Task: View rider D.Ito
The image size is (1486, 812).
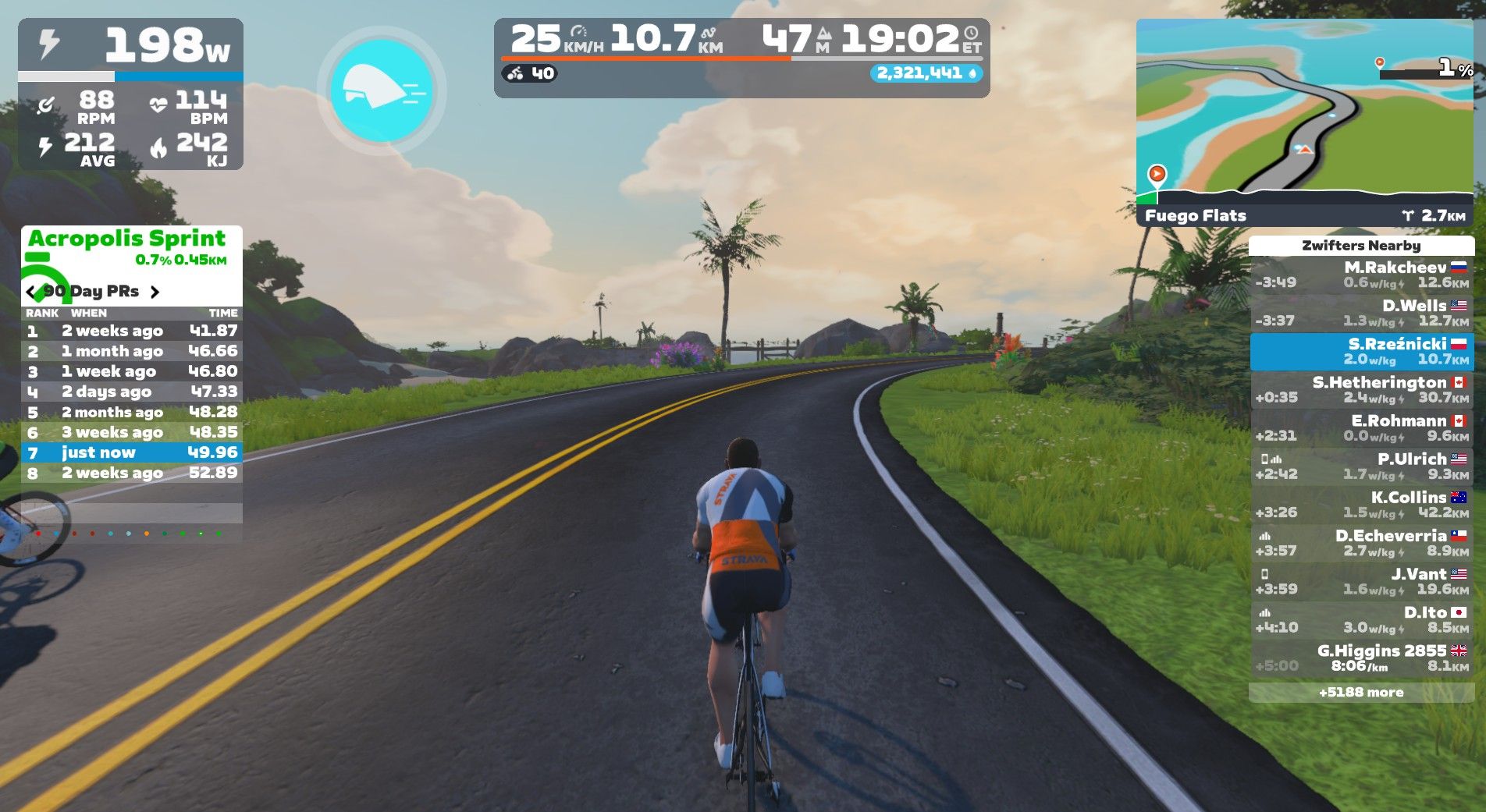Action: pyautogui.click(x=1361, y=619)
